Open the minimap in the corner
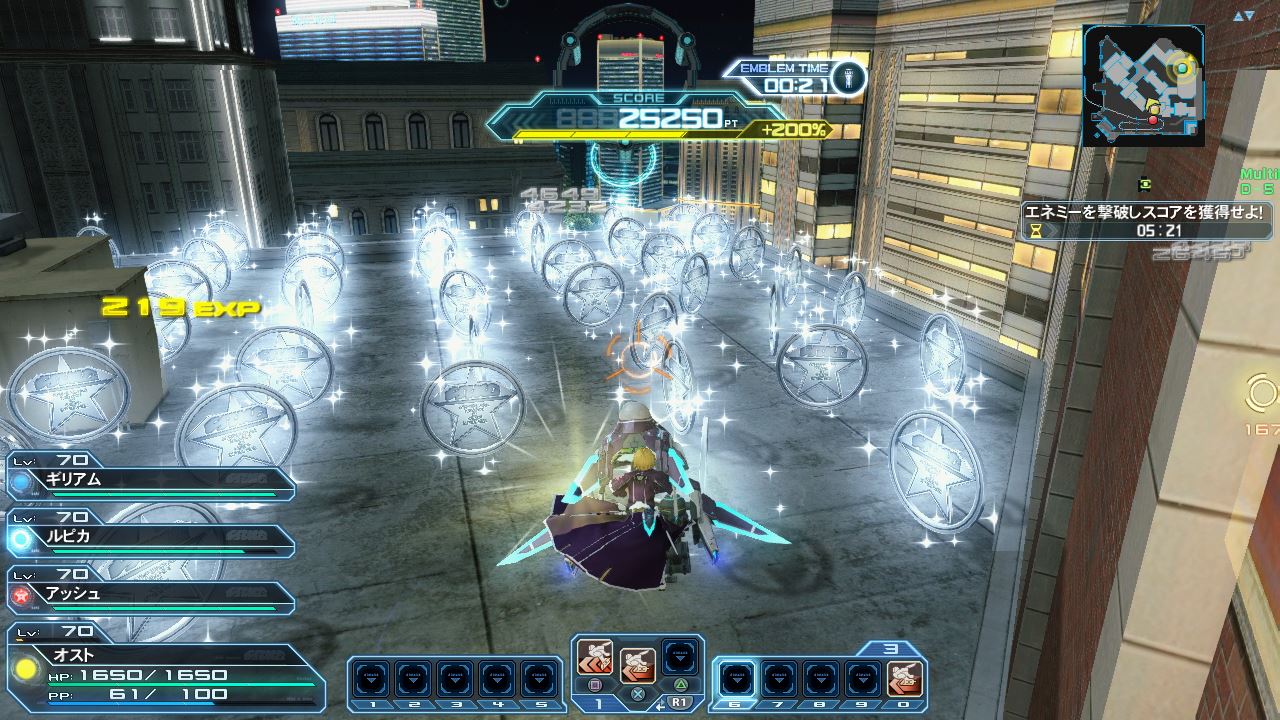 pos(1143,86)
